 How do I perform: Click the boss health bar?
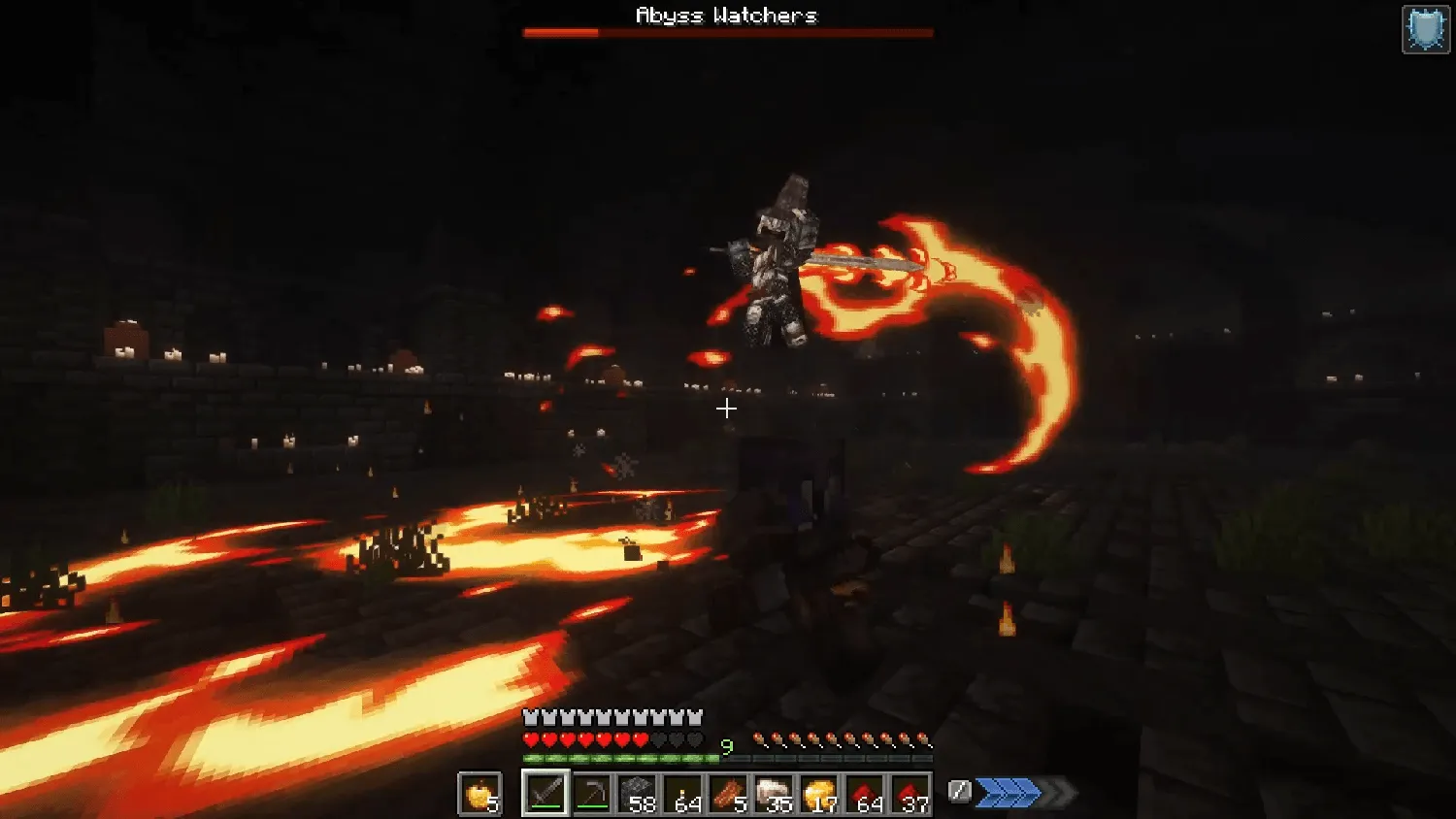point(727,32)
